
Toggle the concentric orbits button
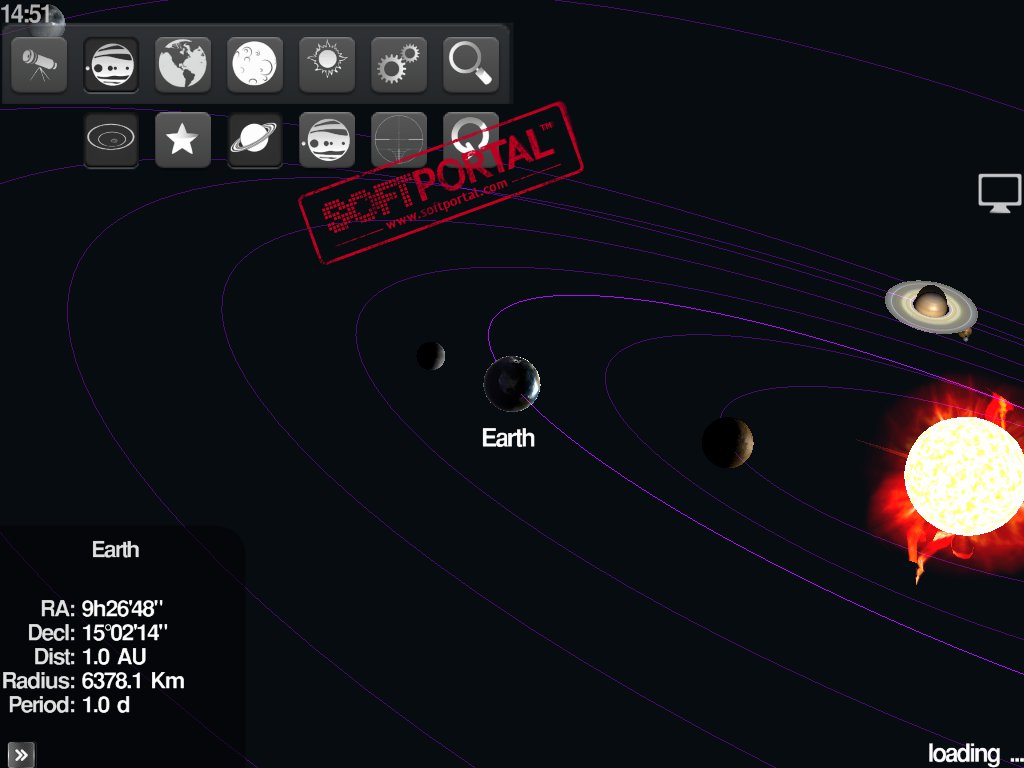[111, 139]
